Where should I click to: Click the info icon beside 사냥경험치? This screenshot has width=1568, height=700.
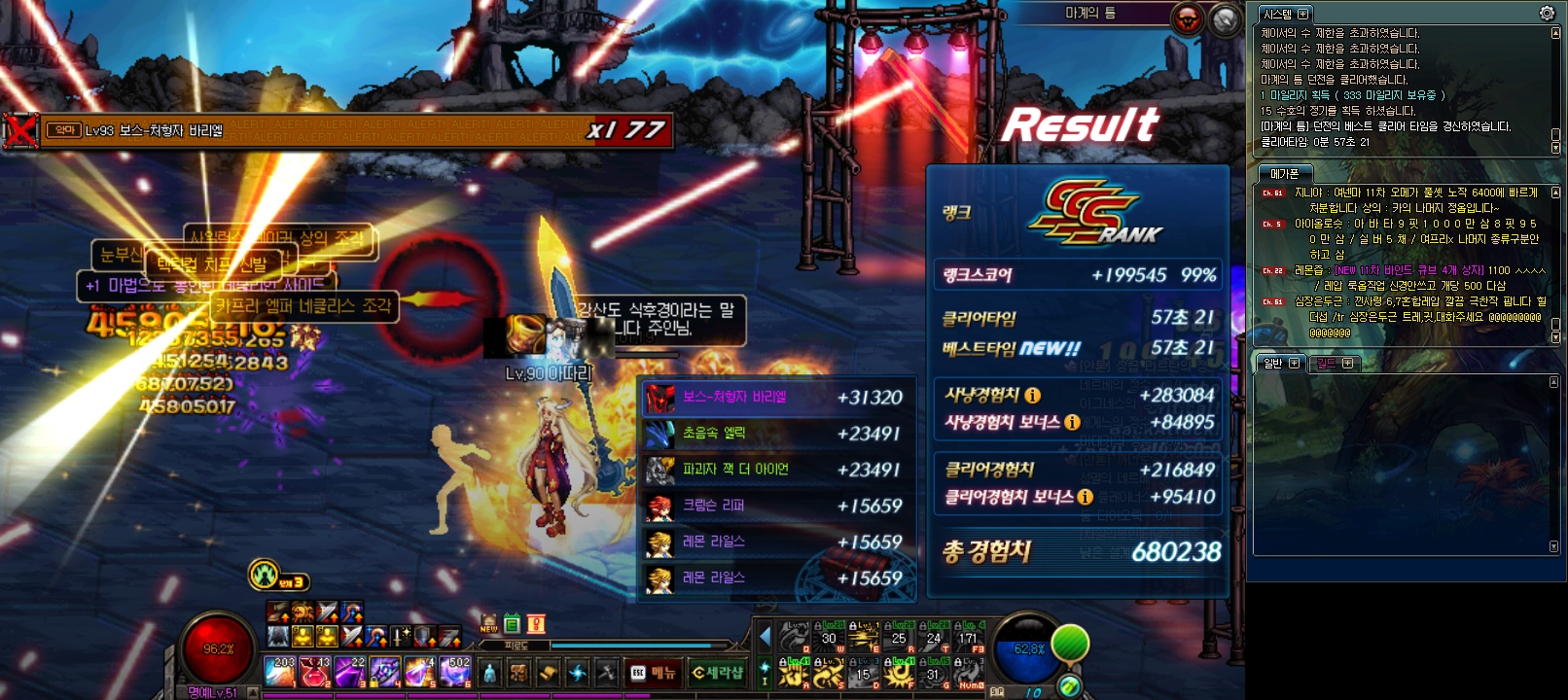click(x=1033, y=396)
